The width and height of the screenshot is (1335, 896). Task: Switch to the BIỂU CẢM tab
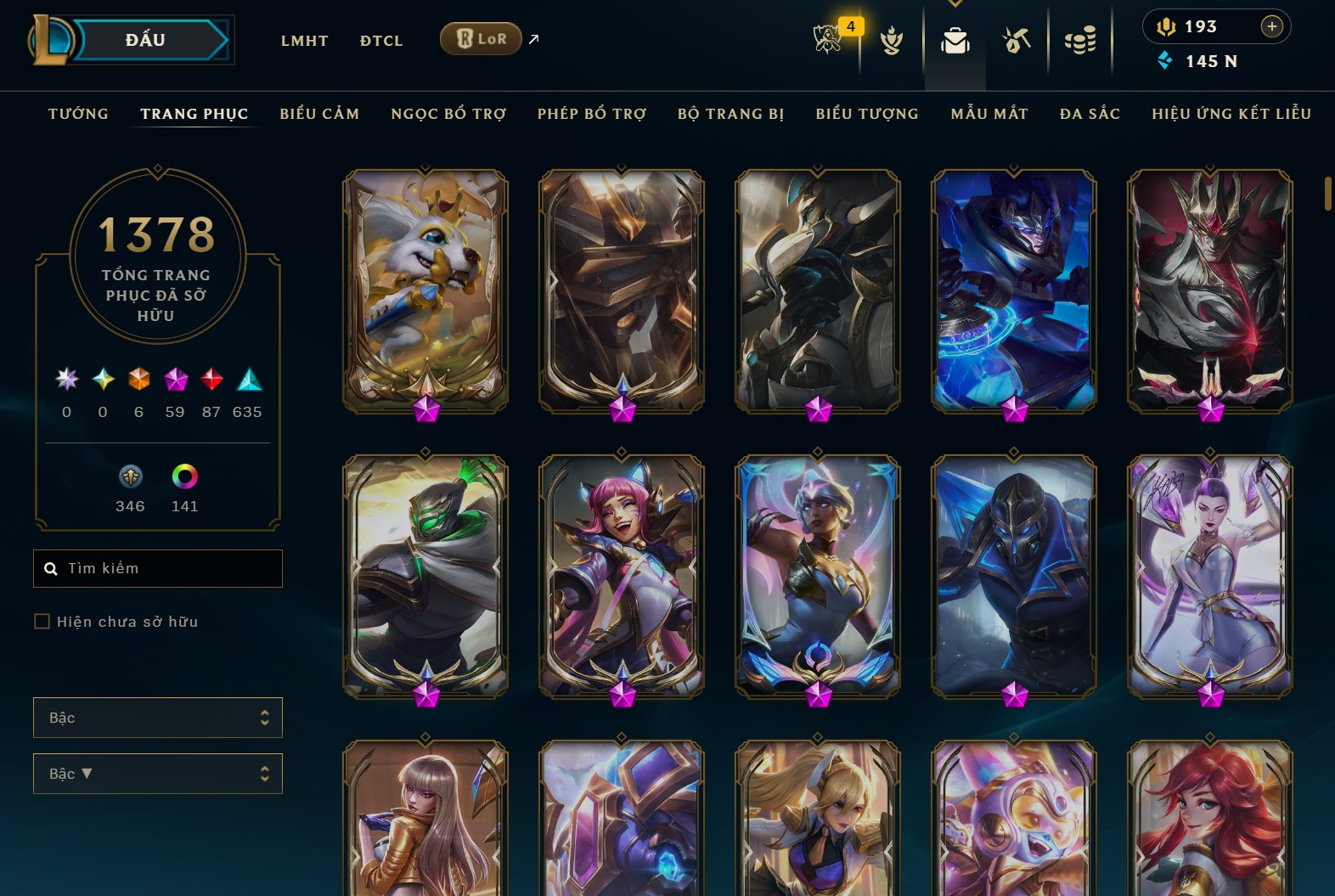(x=320, y=114)
